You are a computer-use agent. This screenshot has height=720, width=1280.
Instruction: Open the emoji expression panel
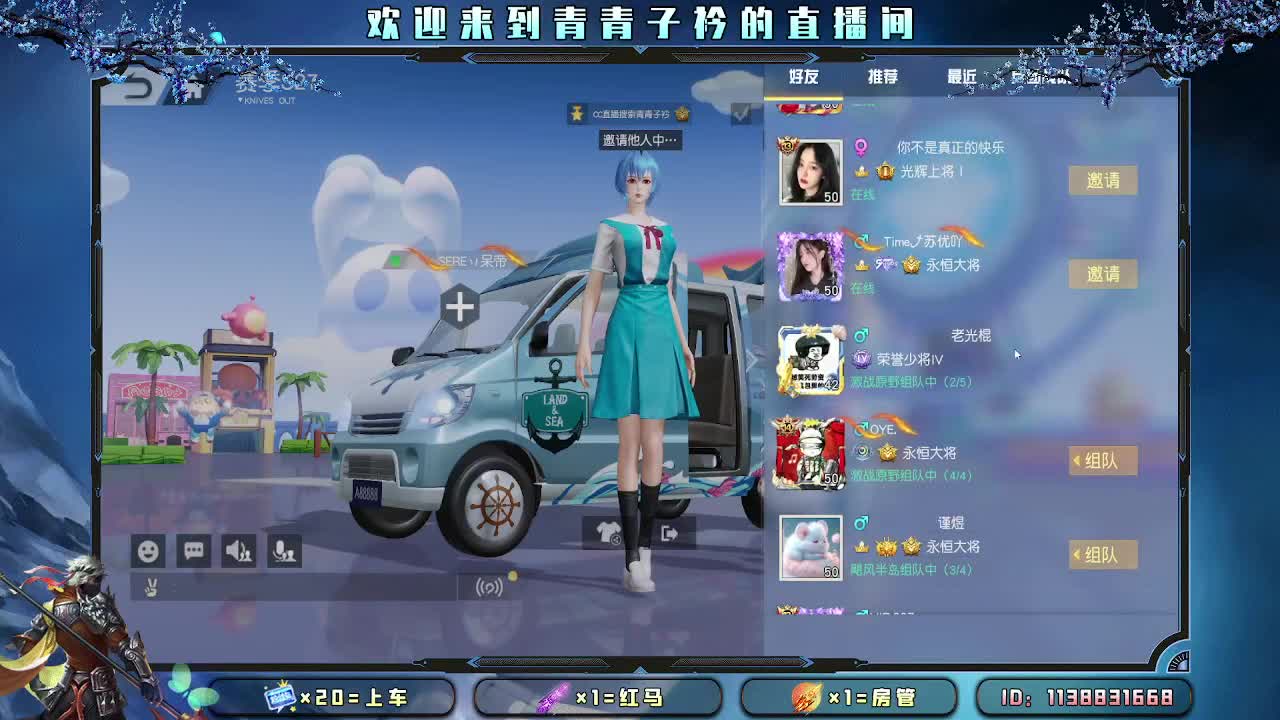pyautogui.click(x=148, y=551)
